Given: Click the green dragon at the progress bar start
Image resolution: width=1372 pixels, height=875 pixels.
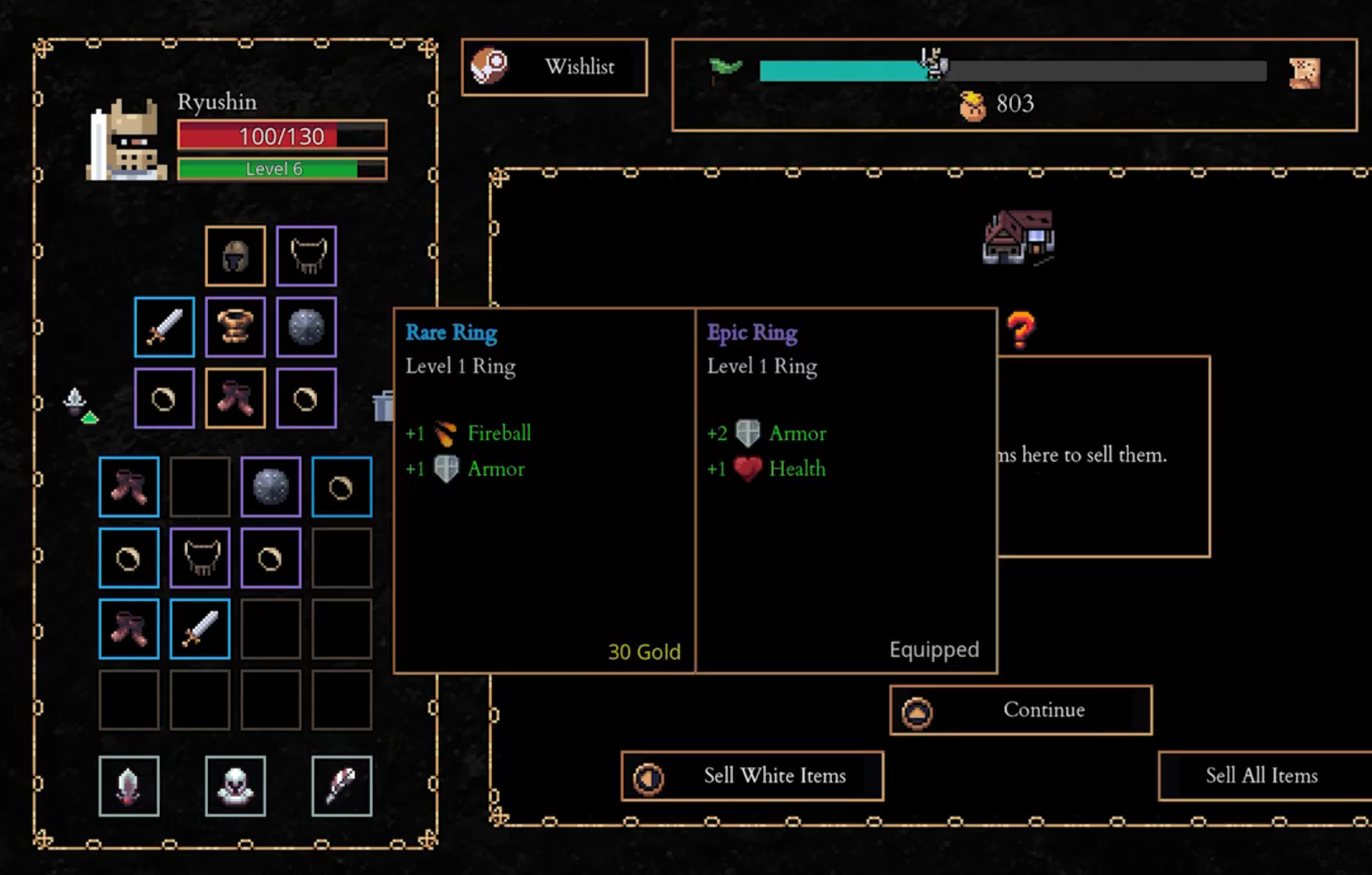Looking at the screenshot, I should click(x=723, y=68).
